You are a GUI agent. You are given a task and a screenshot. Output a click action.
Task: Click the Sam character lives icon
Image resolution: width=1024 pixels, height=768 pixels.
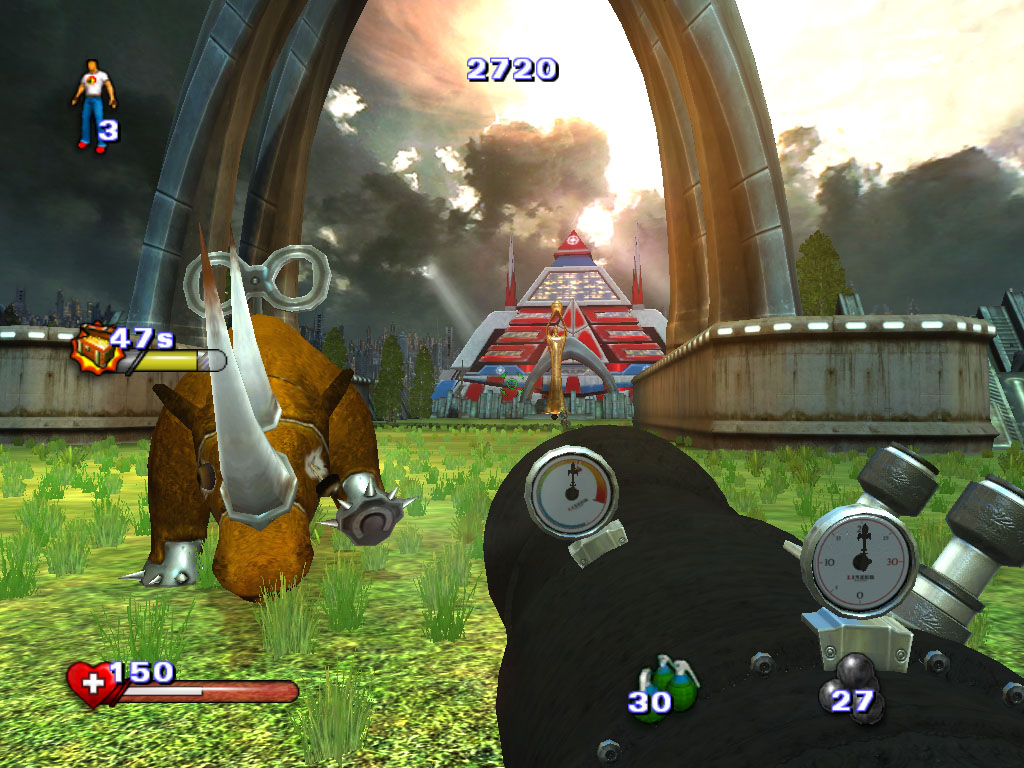click(x=93, y=105)
